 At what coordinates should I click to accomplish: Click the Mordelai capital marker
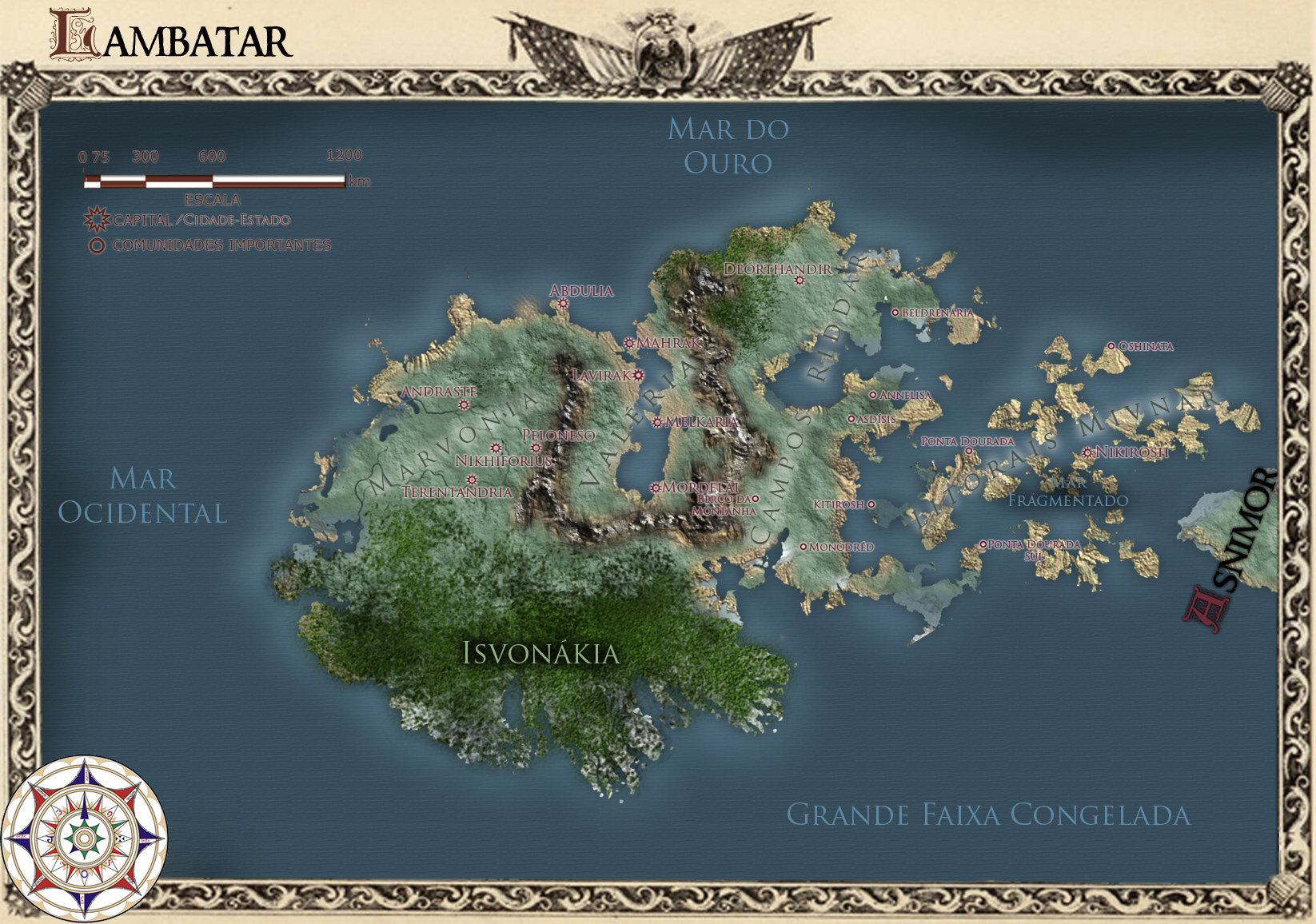coord(656,488)
